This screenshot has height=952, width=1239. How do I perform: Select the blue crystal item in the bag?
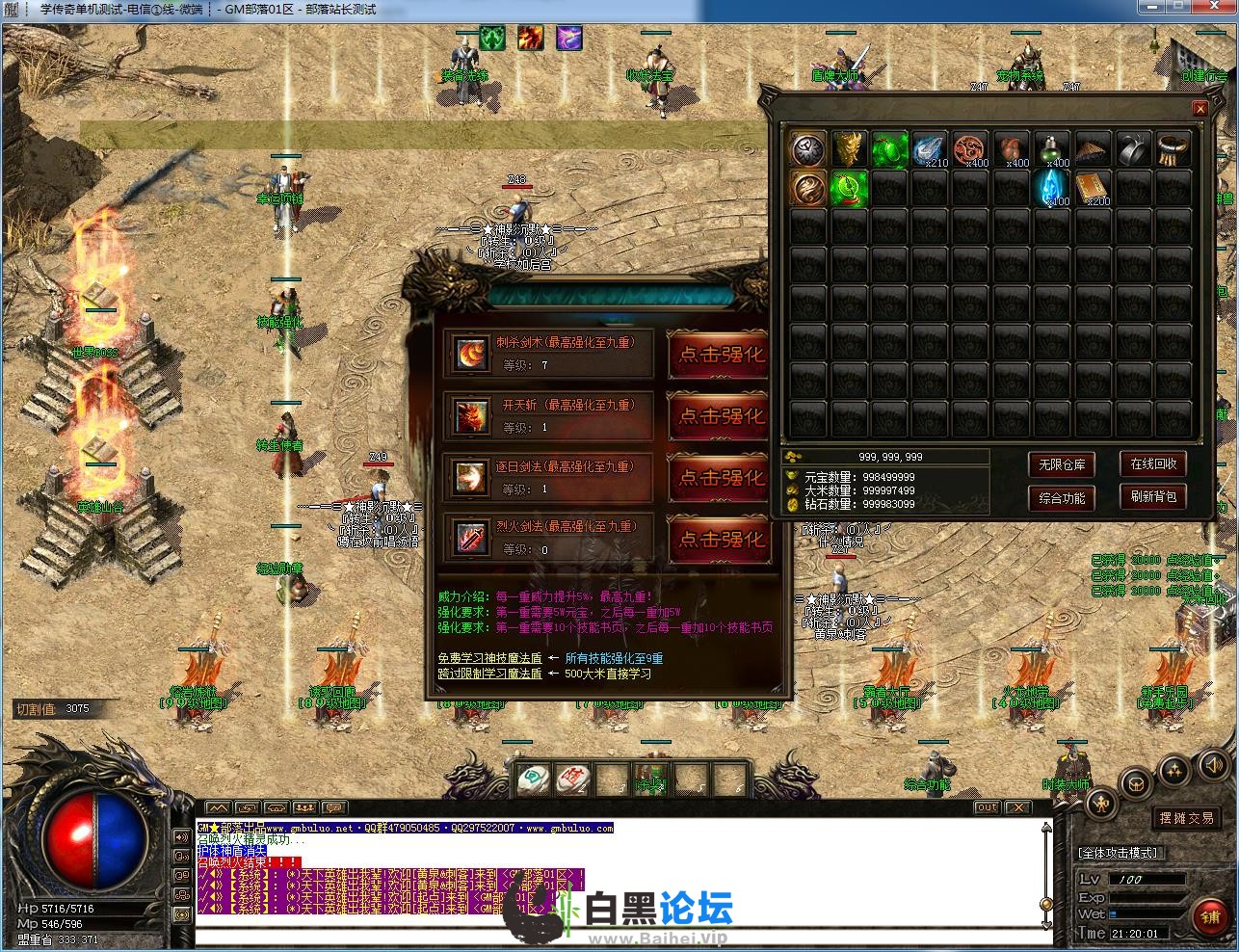[1051, 188]
